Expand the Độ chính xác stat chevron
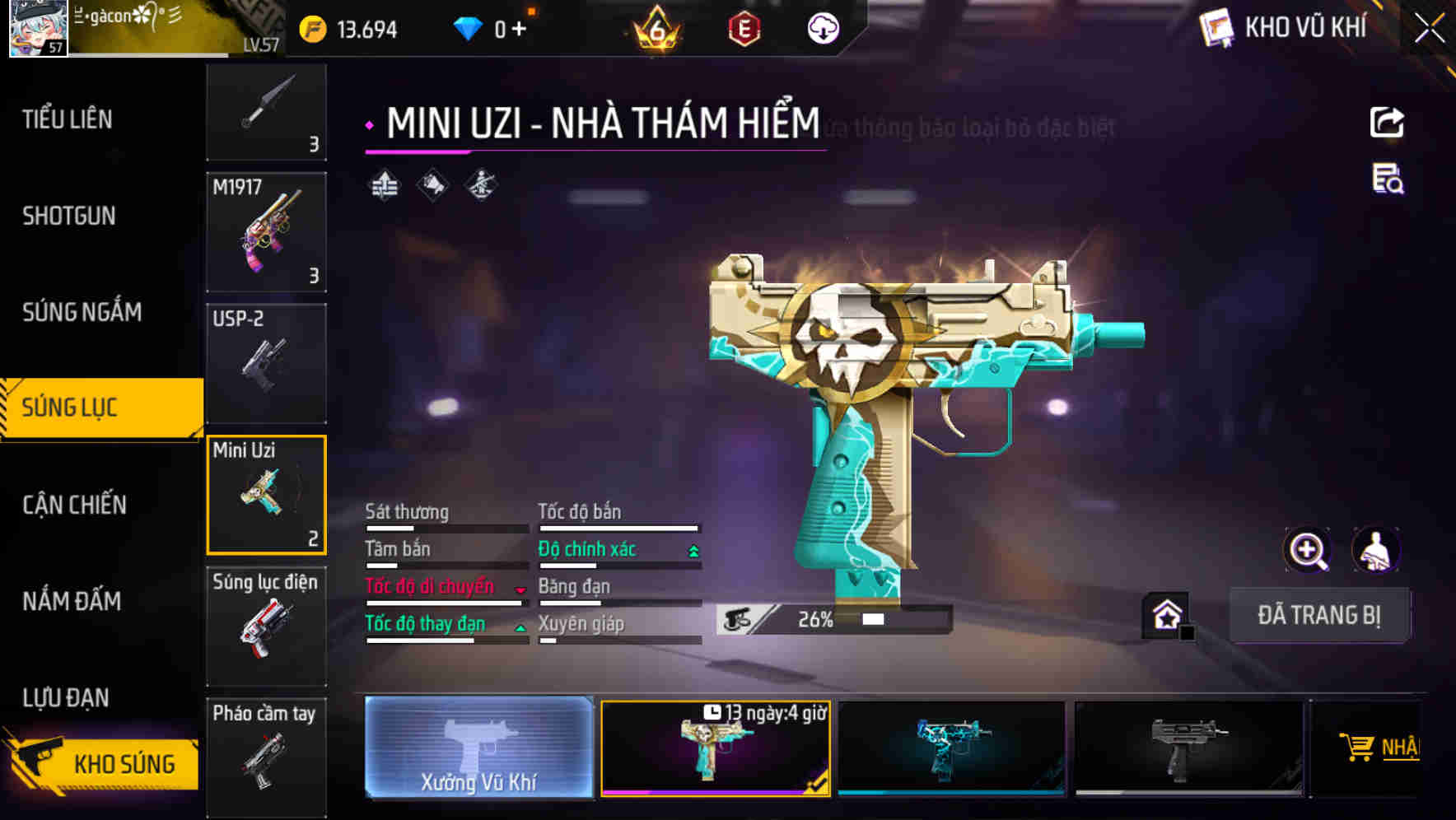This screenshot has height=820, width=1456. [692, 549]
